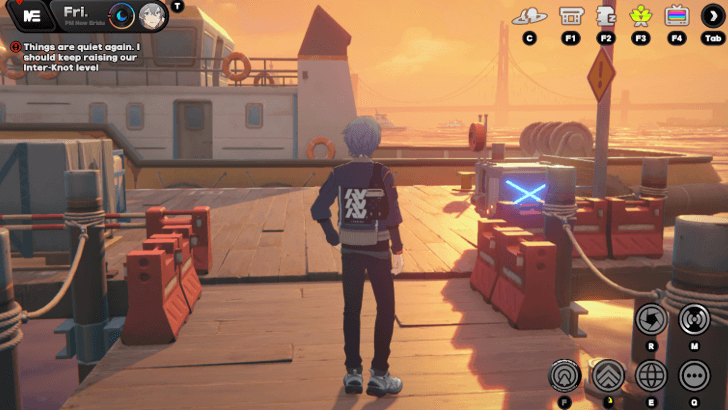Open the rainbow television icon

[677, 16]
